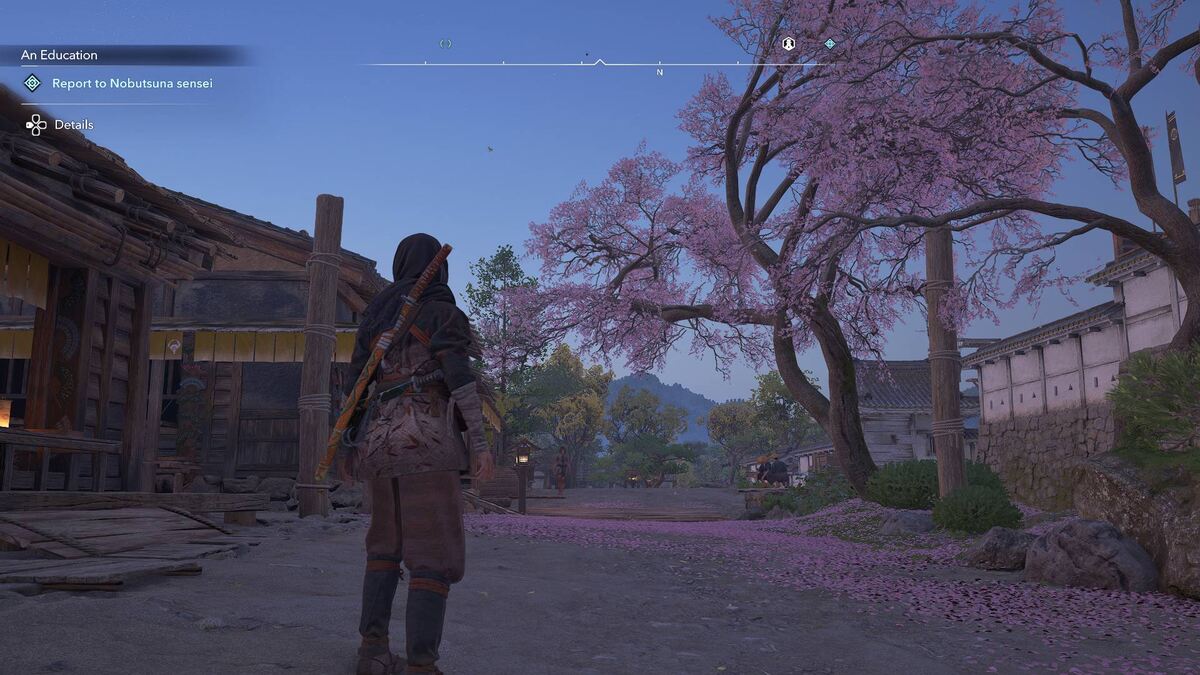
Task: Open the An Education quest header
Action: pos(60,55)
